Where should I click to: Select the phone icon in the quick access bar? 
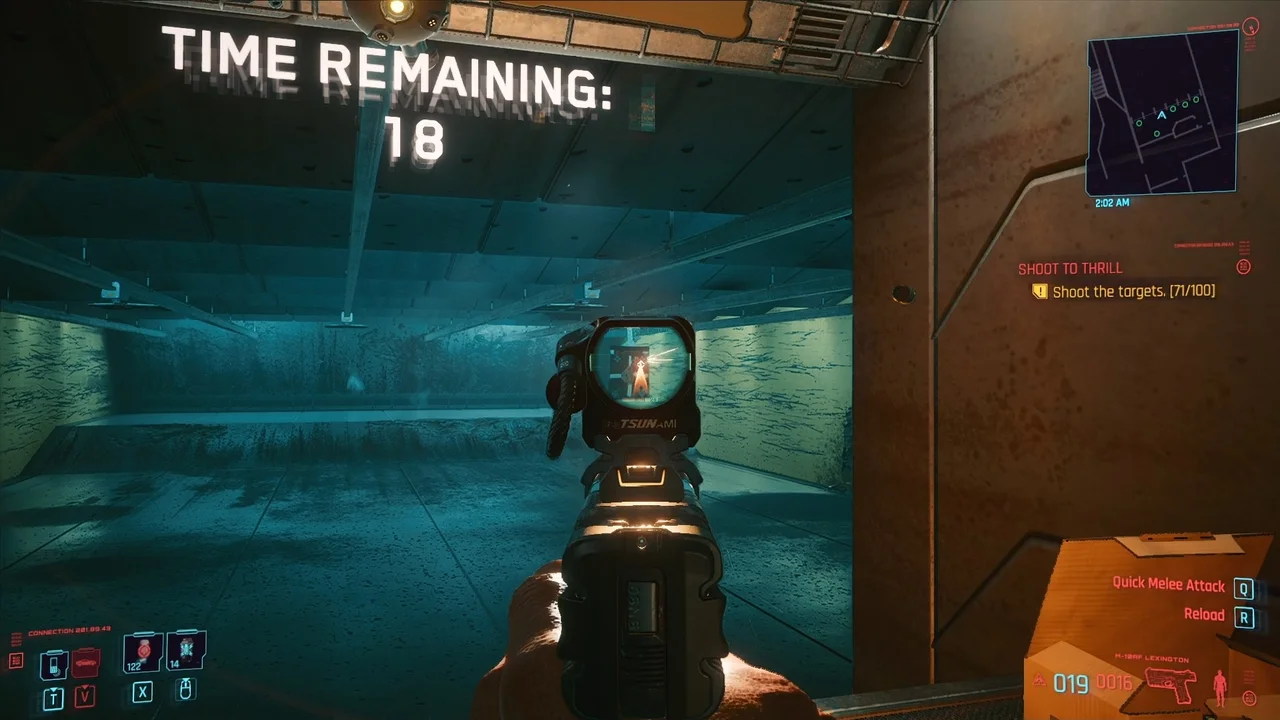click(53, 663)
